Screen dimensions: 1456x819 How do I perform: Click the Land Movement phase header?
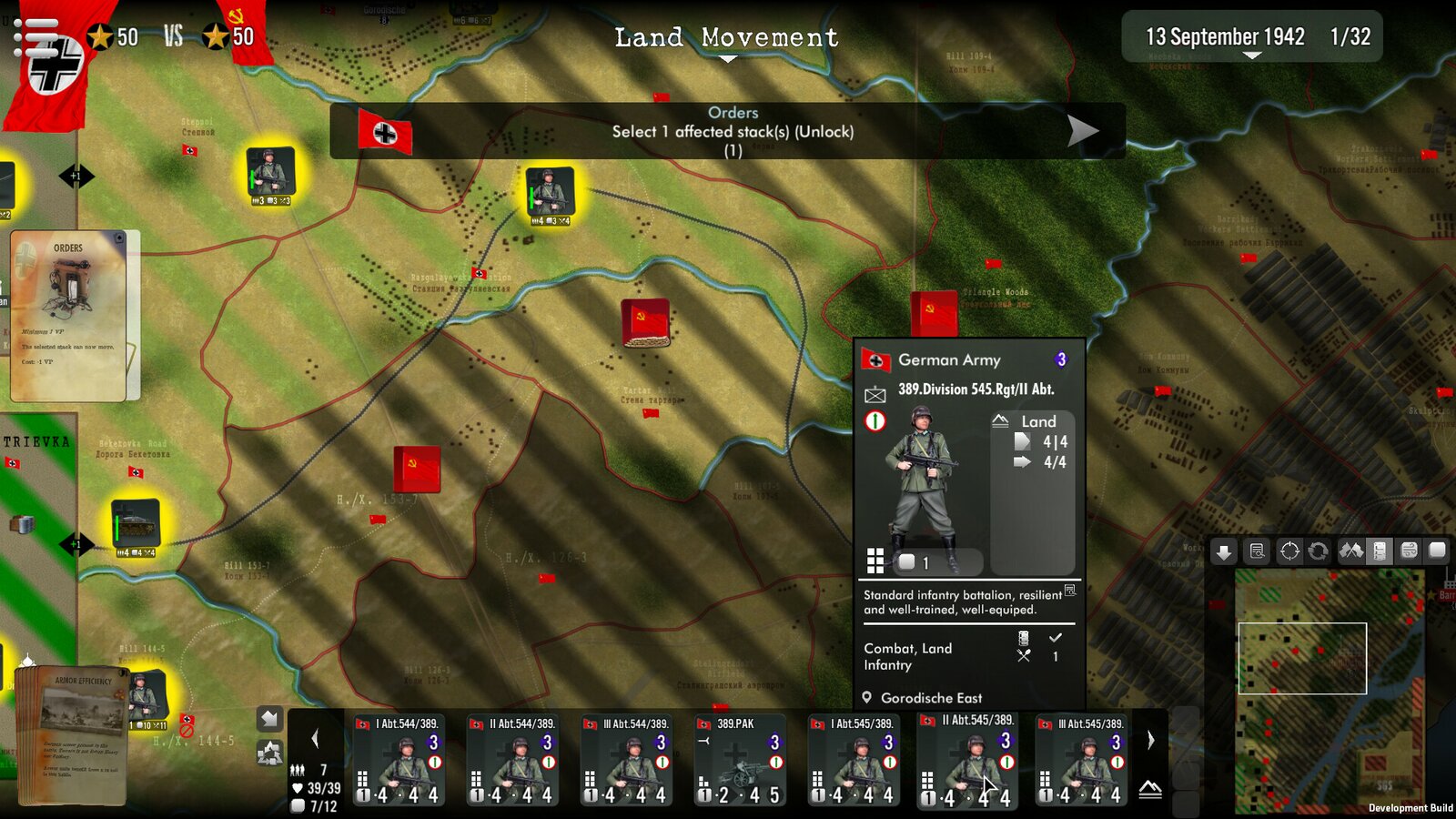(725, 38)
